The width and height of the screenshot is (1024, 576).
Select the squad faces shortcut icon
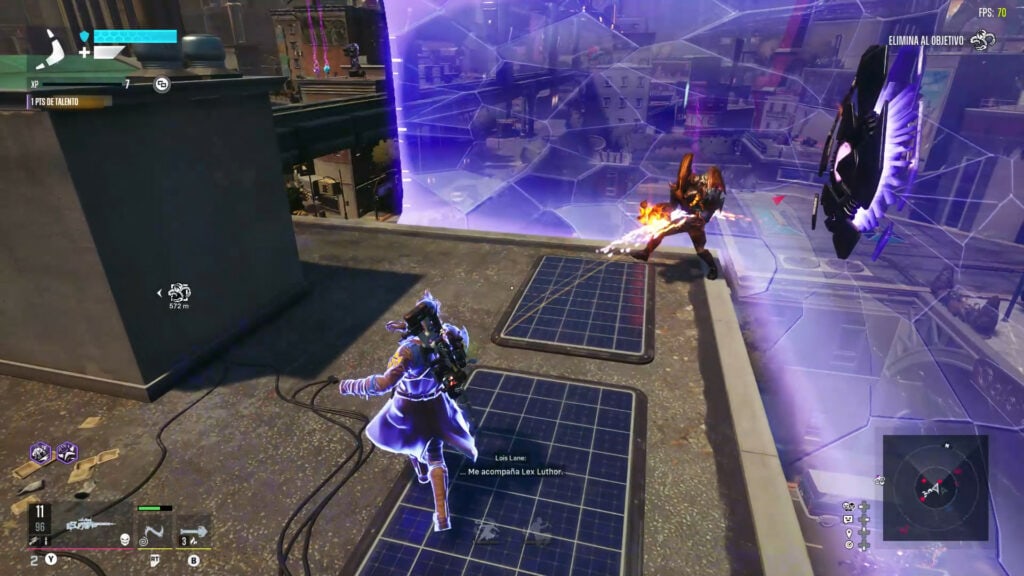(848, 506)
